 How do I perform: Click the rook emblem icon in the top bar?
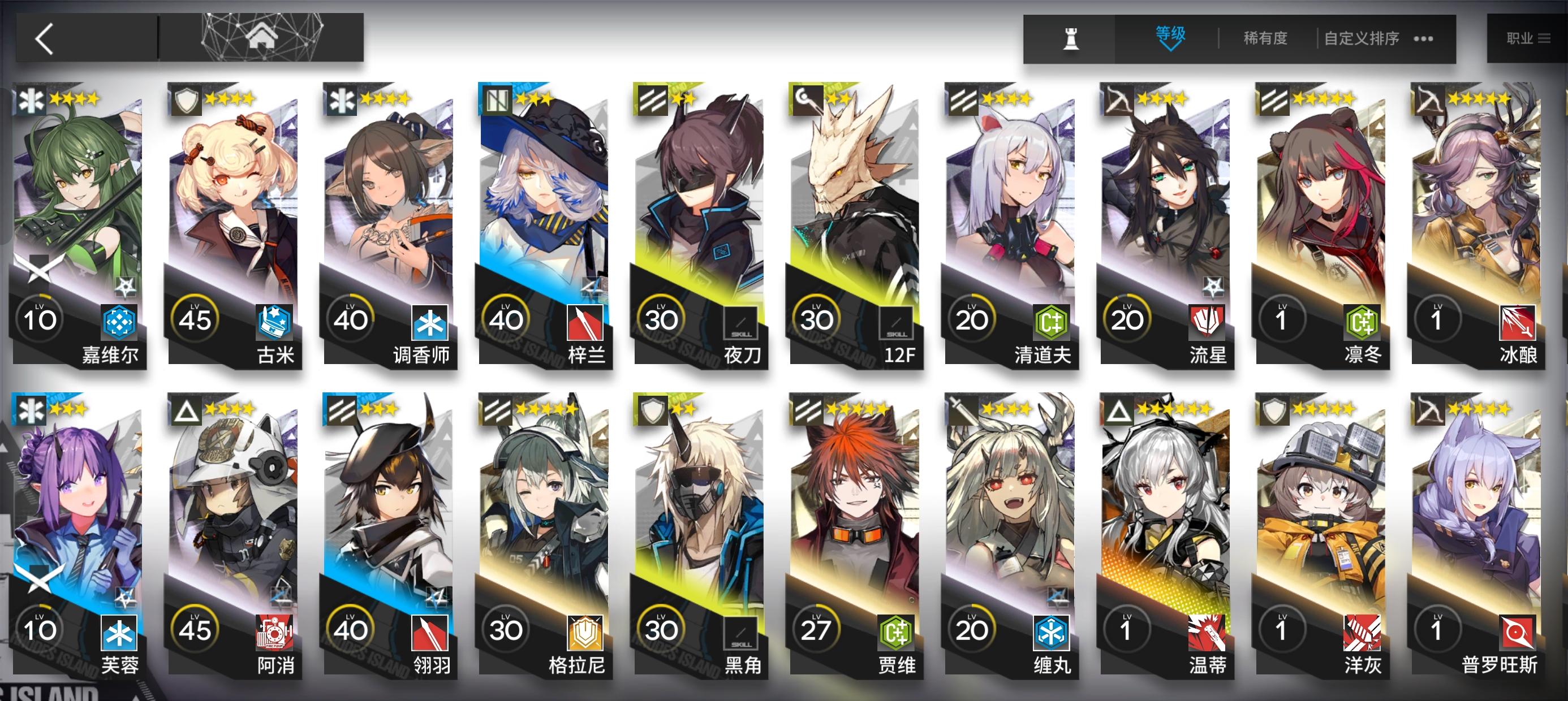[x=1070, y=38]
